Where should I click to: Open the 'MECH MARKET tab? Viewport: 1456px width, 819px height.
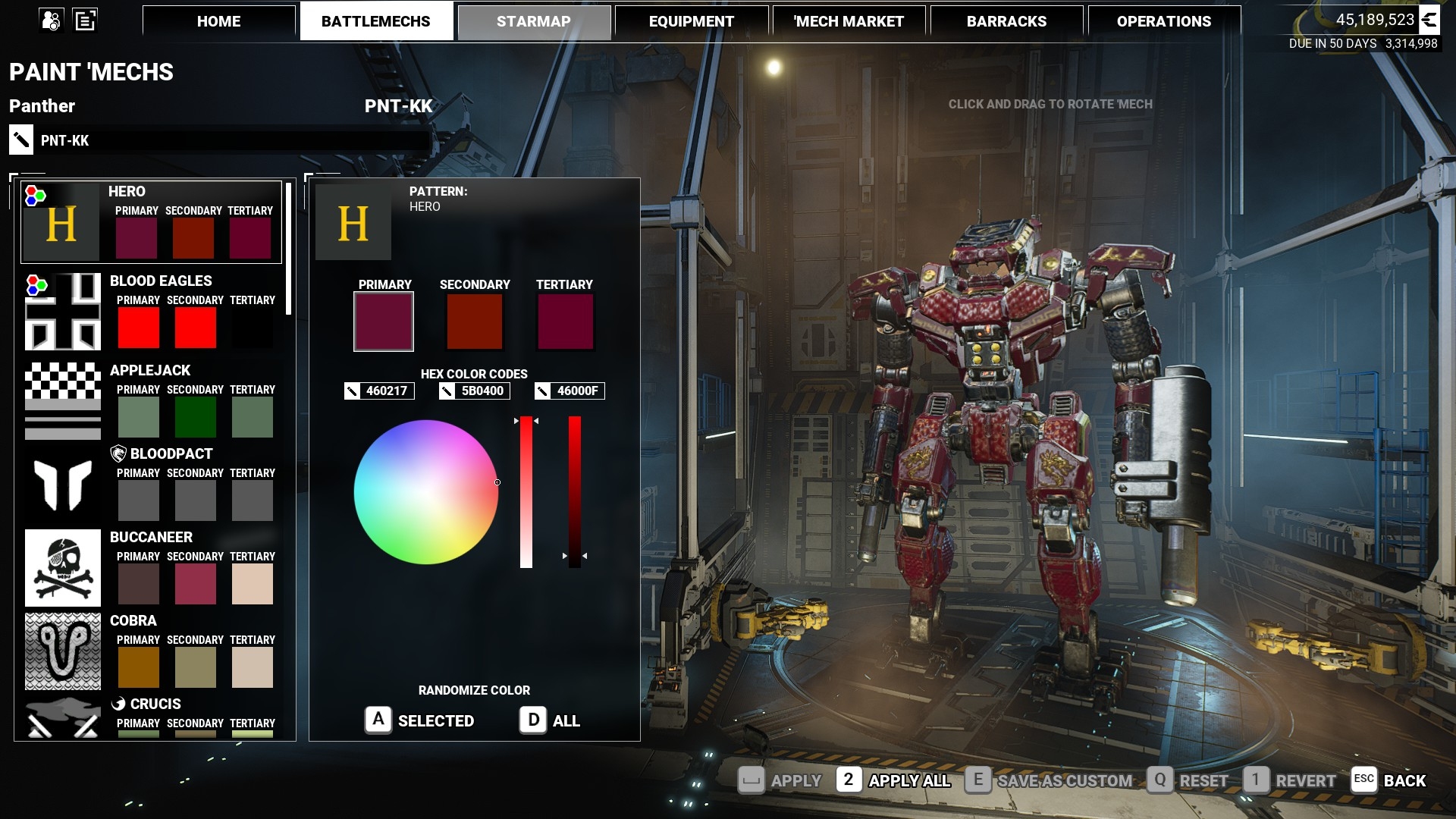pyautogui.click(x=849, y=21)
